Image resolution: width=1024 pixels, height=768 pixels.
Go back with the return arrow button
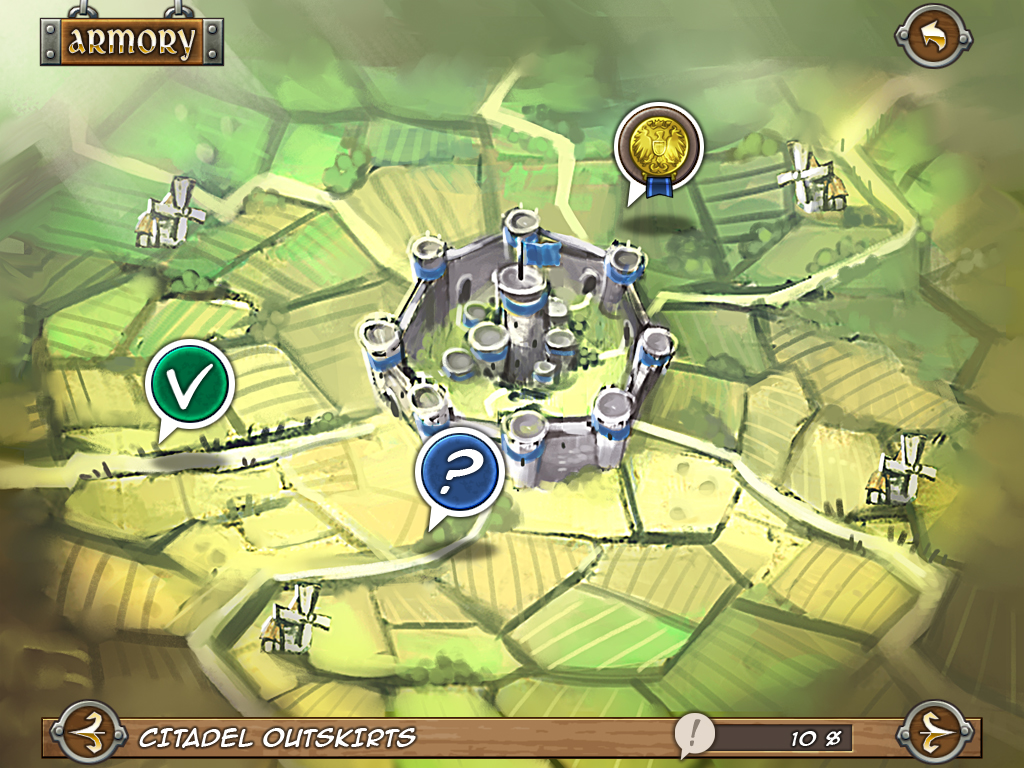click(x=933, y=38)
